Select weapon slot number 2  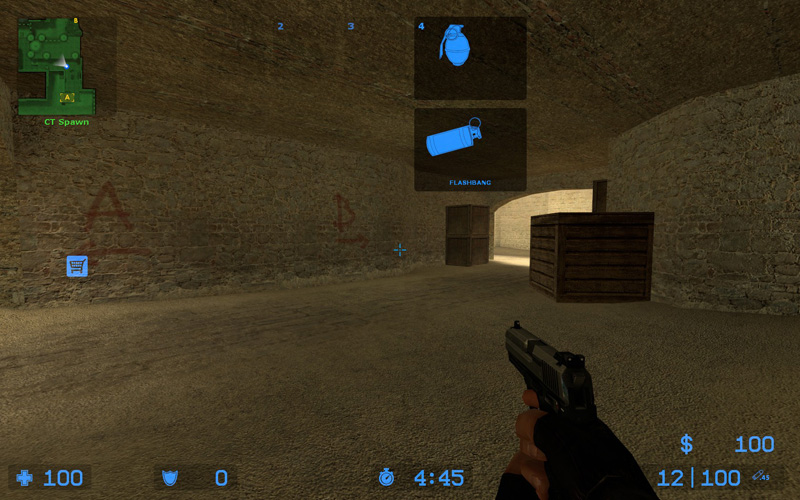click(280, 26)
